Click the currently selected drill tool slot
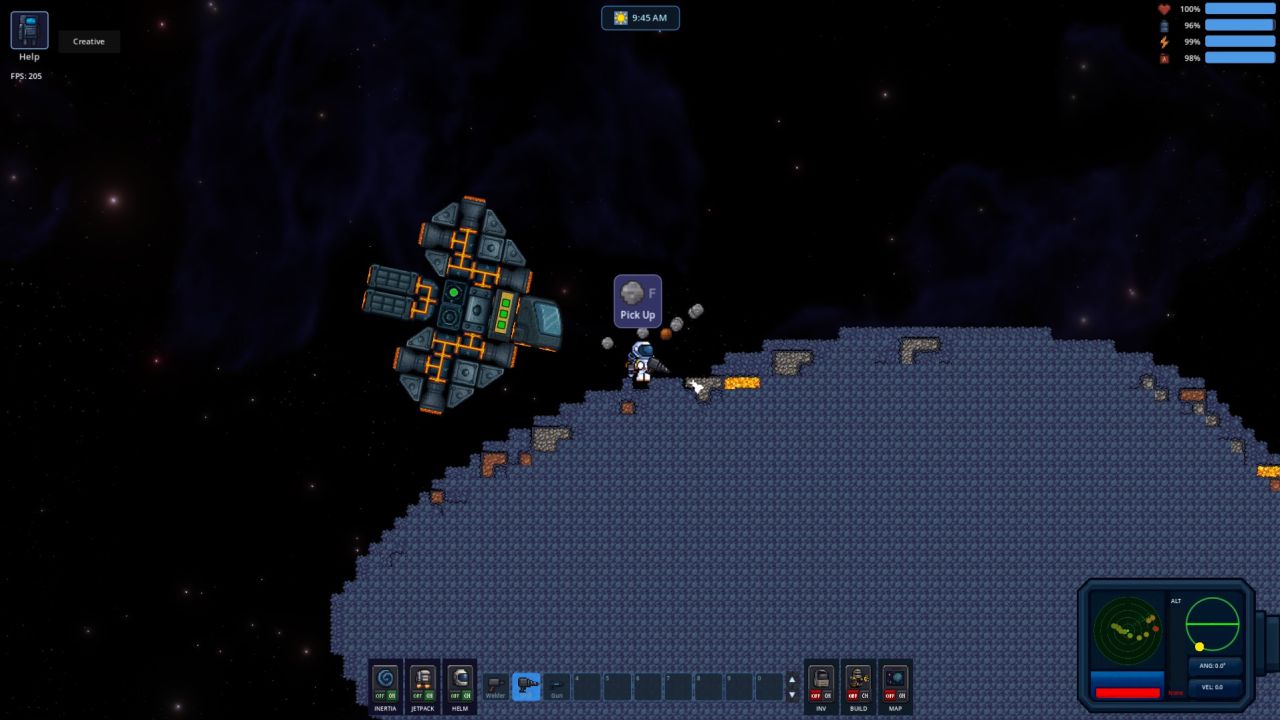1280x720 pixels. [x=528, y=685]
